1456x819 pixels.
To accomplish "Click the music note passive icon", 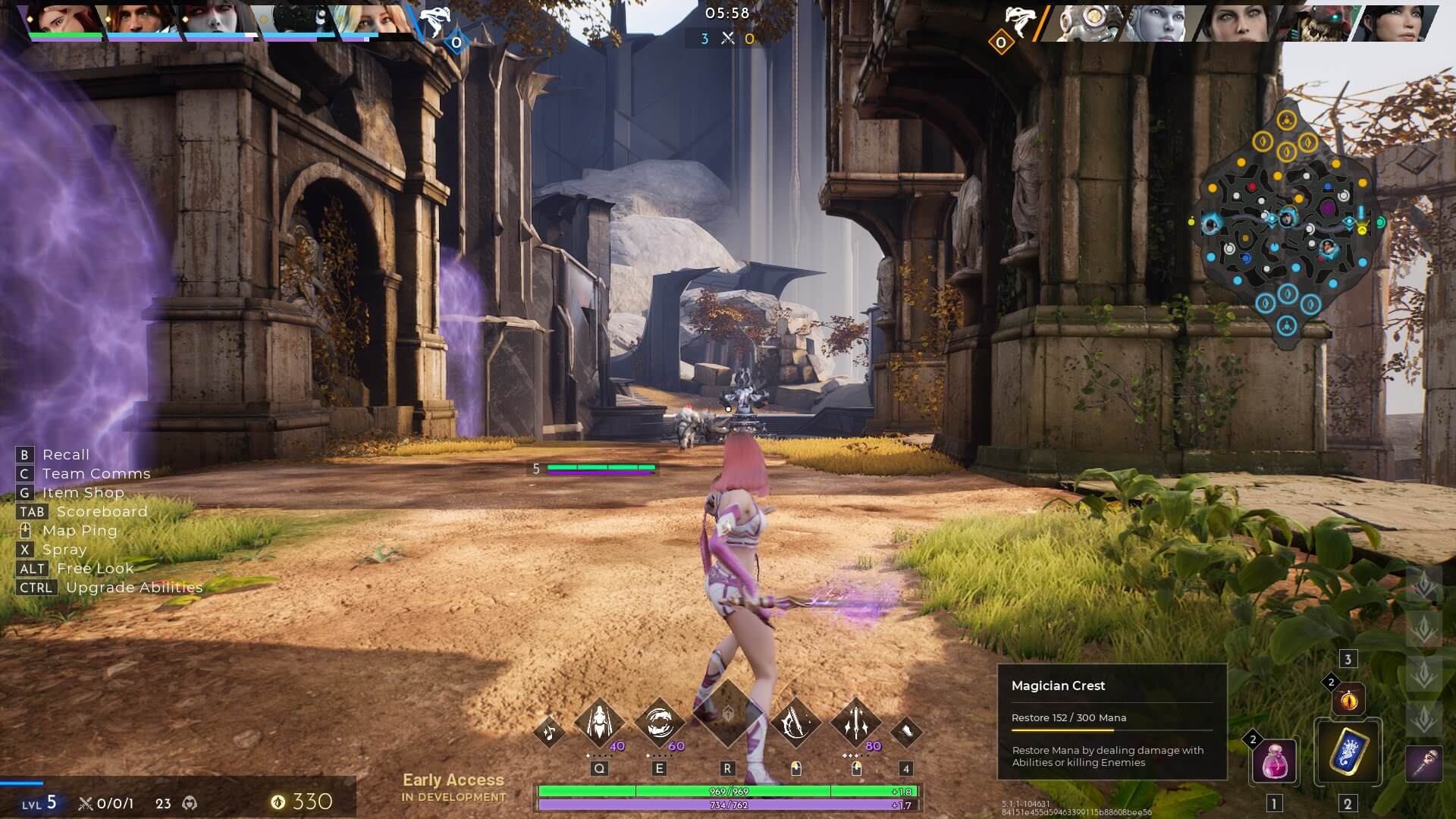I will 549,732.
